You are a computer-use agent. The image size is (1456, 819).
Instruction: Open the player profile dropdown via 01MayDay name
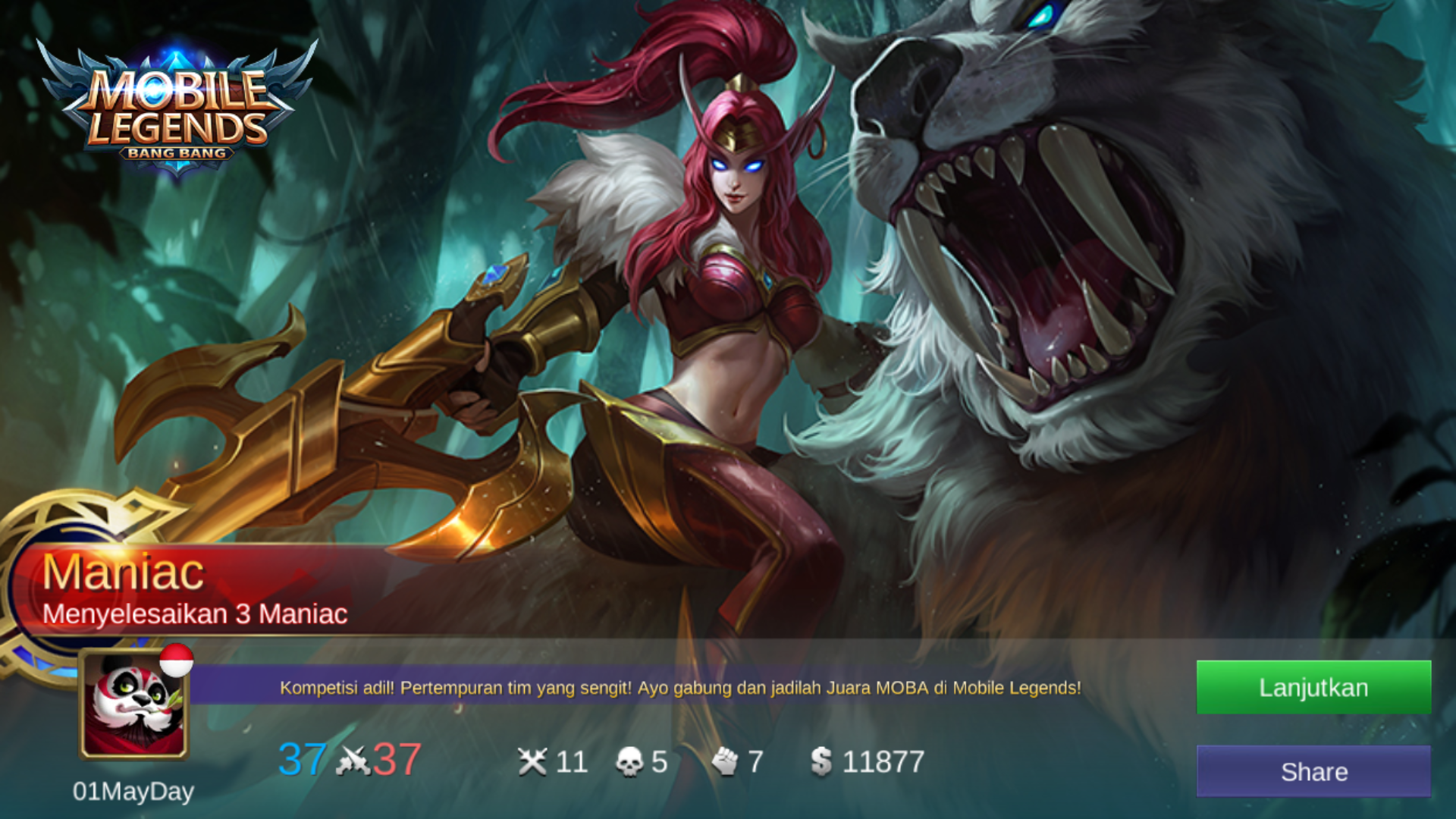[x=133, y=792]
